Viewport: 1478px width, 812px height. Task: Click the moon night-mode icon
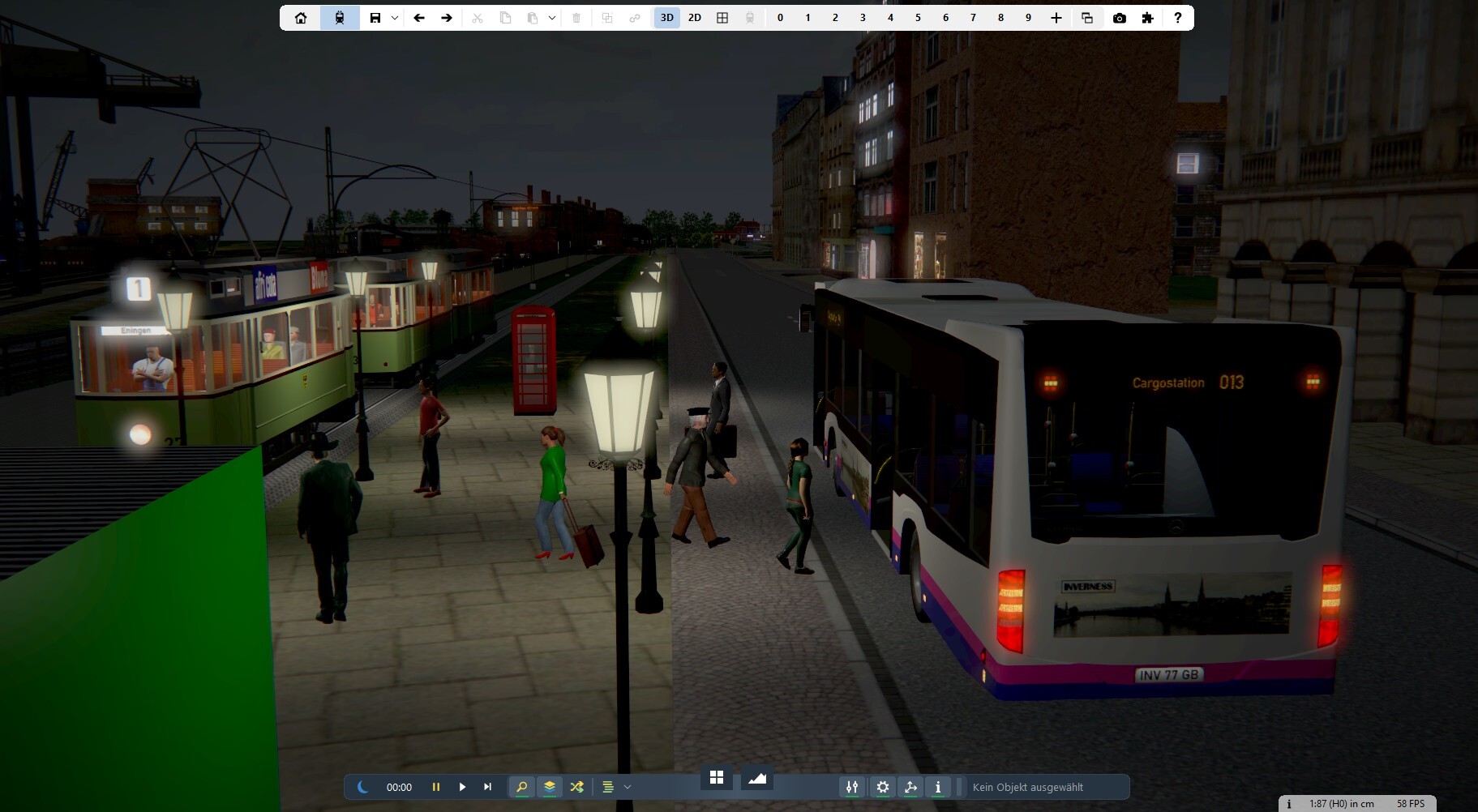[362, 787]
